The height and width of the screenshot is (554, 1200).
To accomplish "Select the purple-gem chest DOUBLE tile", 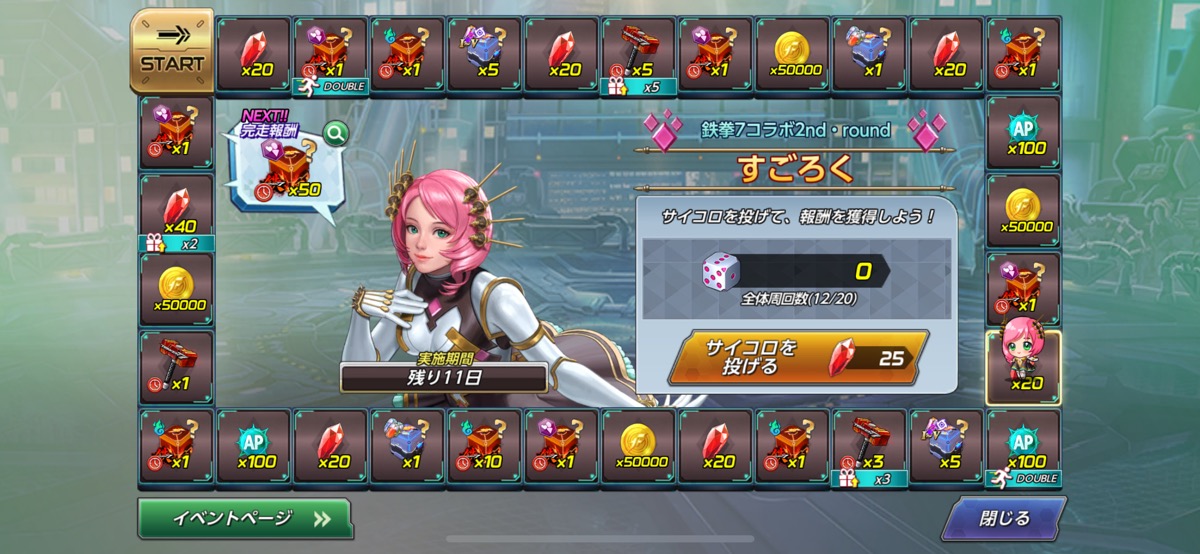I will 330,54.
